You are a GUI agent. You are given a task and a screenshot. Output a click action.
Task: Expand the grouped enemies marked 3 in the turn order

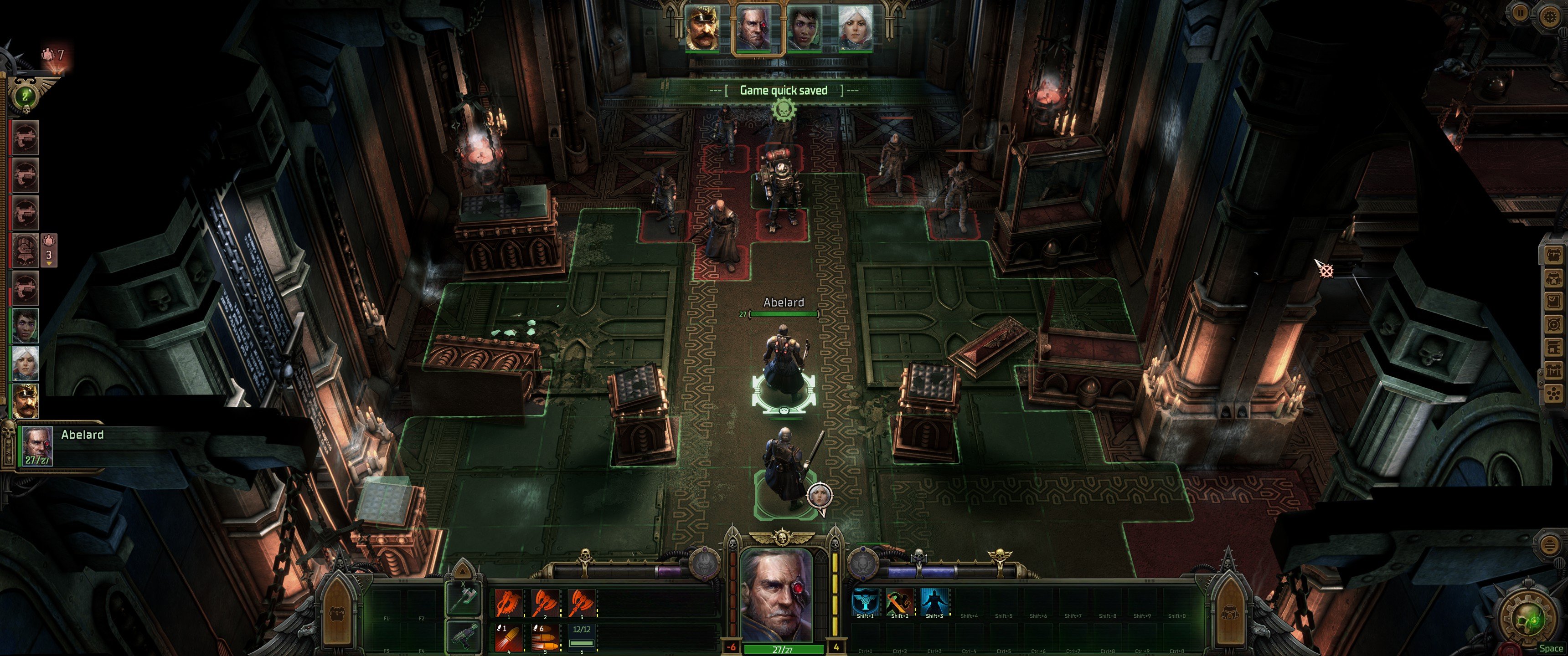coord(49,251)
